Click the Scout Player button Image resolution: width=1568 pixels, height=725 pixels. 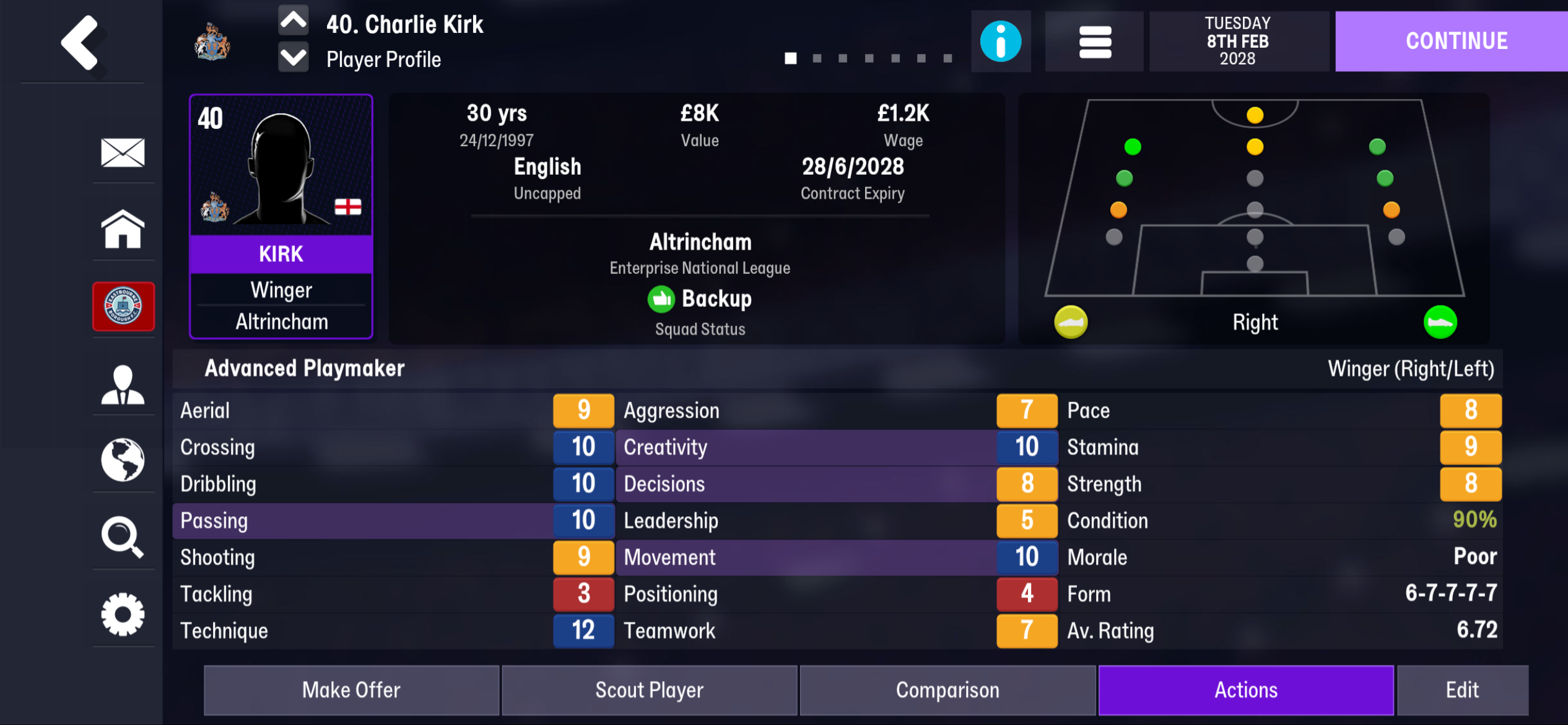(649, 690)
